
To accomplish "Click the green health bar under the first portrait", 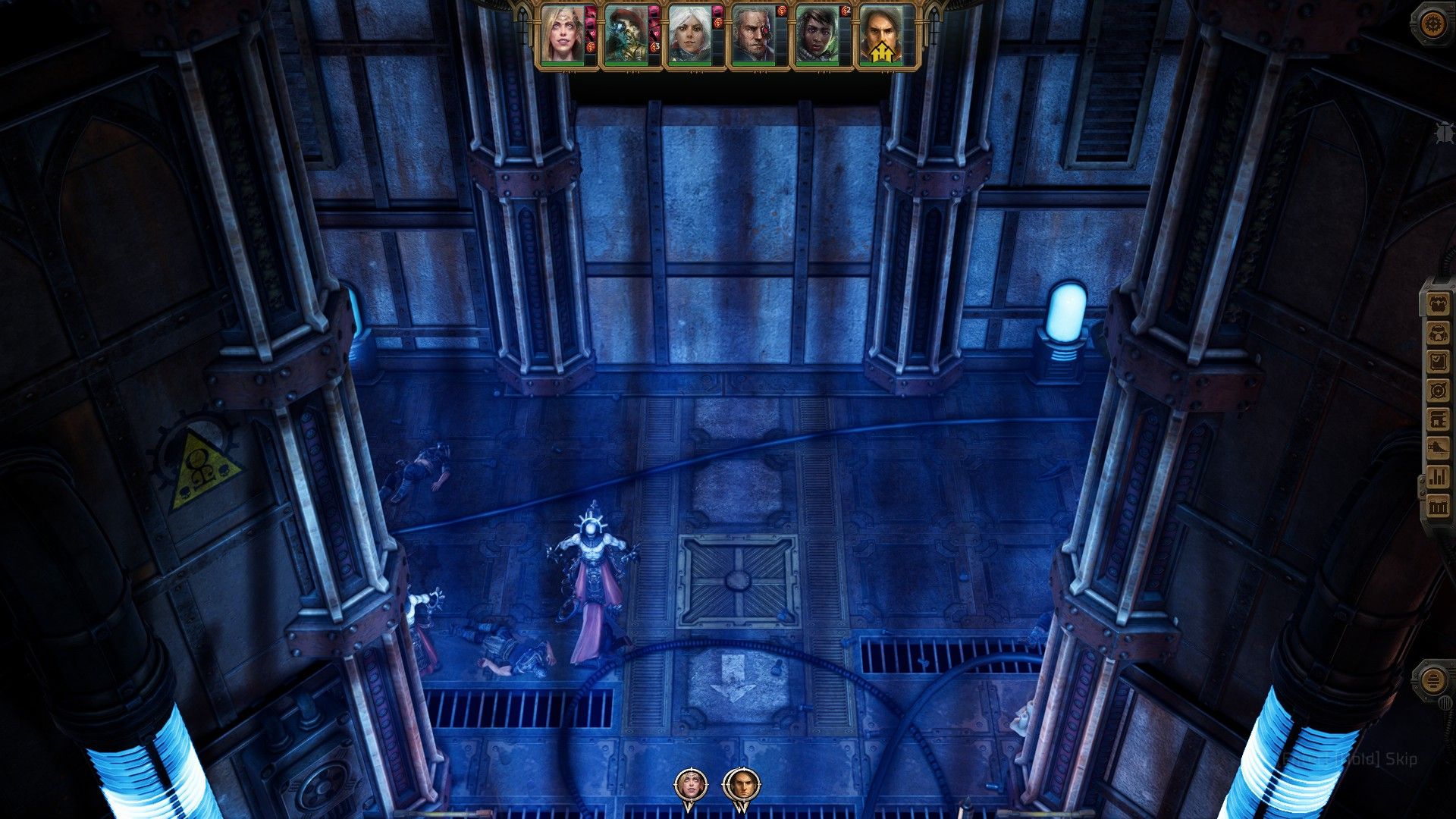I will (563, 64).
